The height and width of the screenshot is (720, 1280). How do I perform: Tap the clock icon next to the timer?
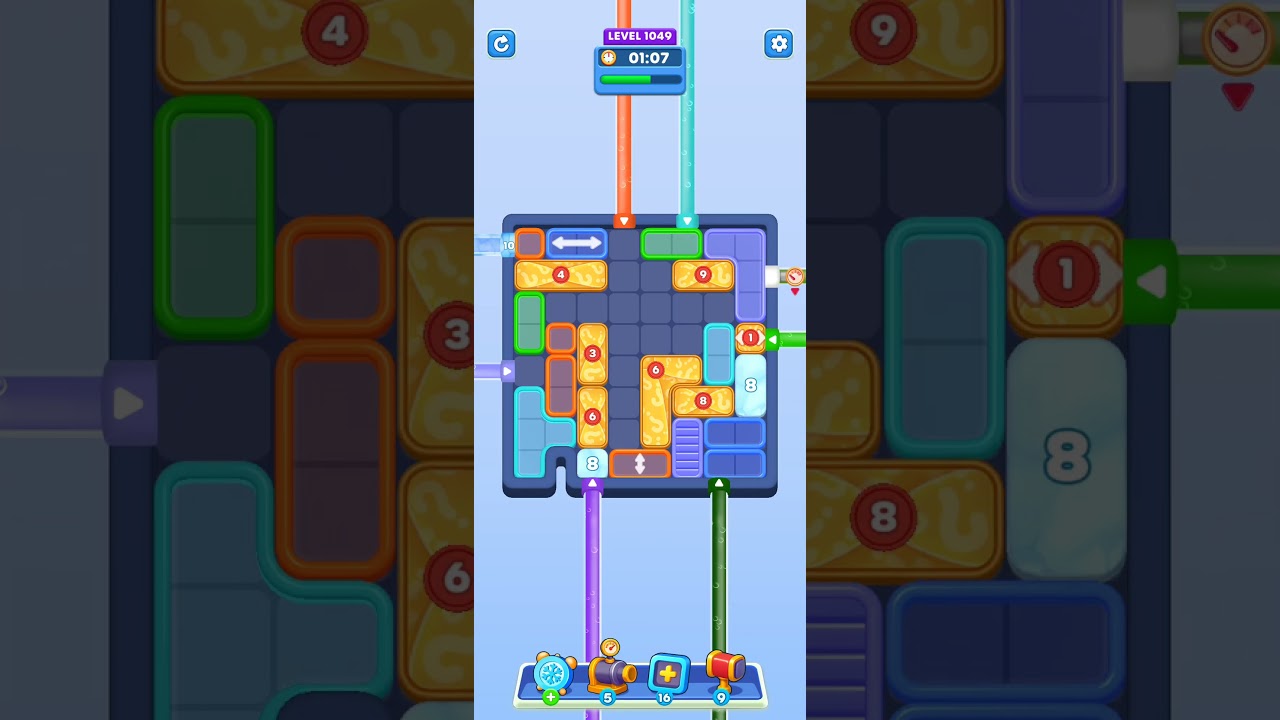click(611, 58)
